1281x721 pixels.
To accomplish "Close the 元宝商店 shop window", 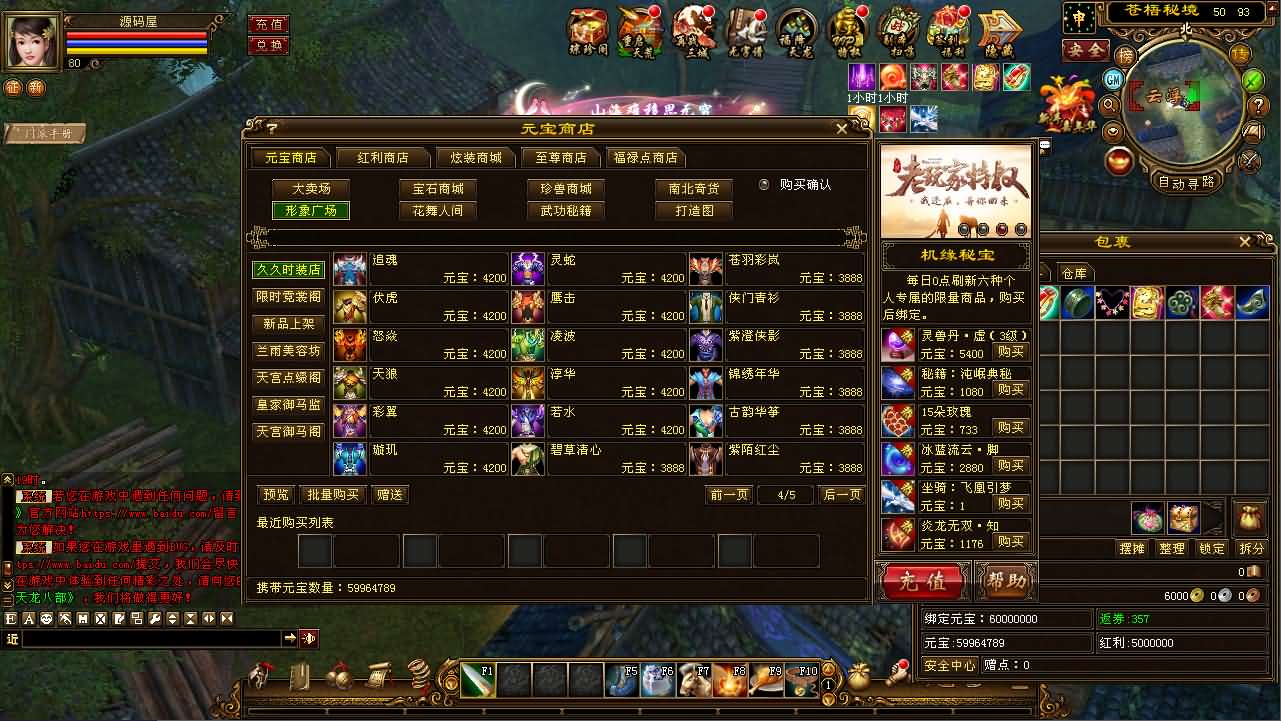I will coord(841,129).
